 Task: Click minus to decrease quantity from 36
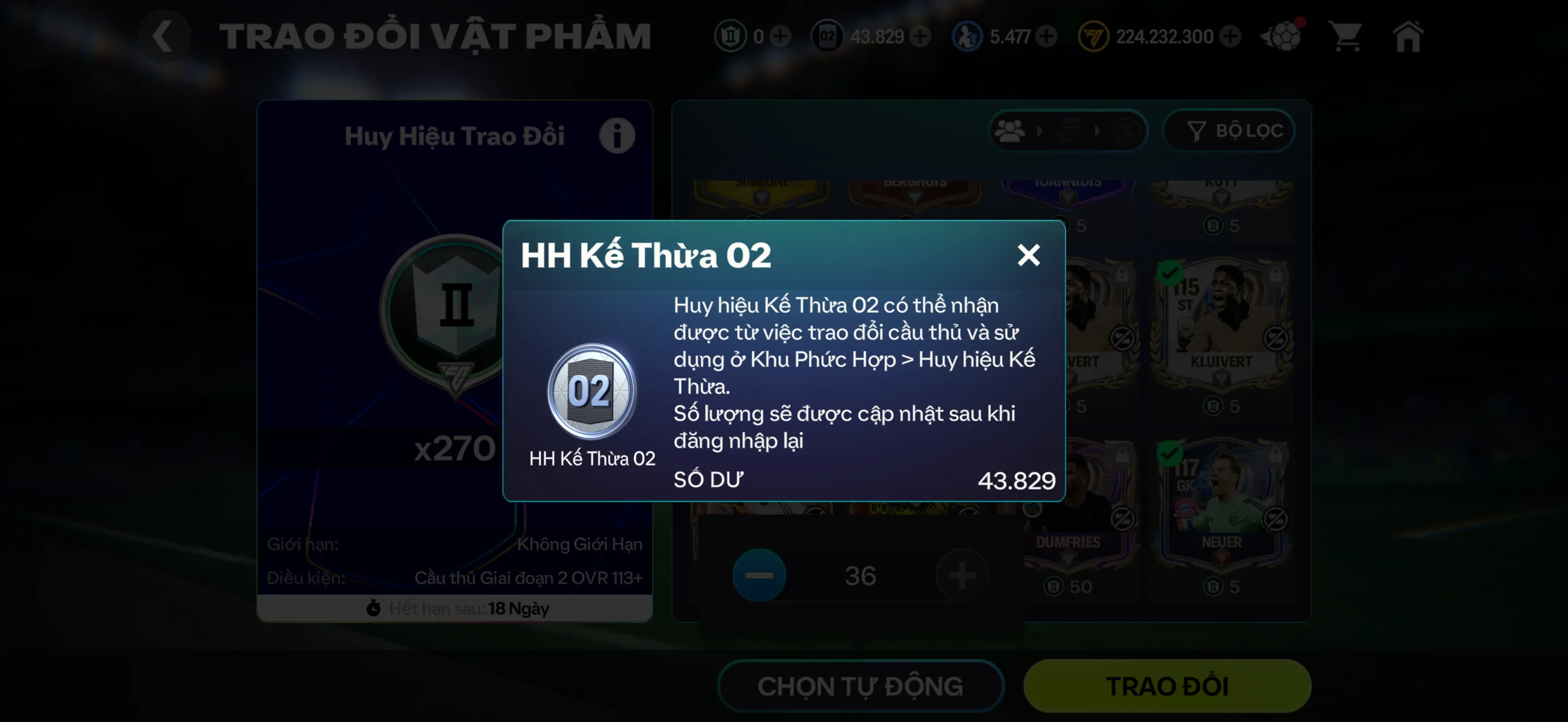tap(759, 575)
